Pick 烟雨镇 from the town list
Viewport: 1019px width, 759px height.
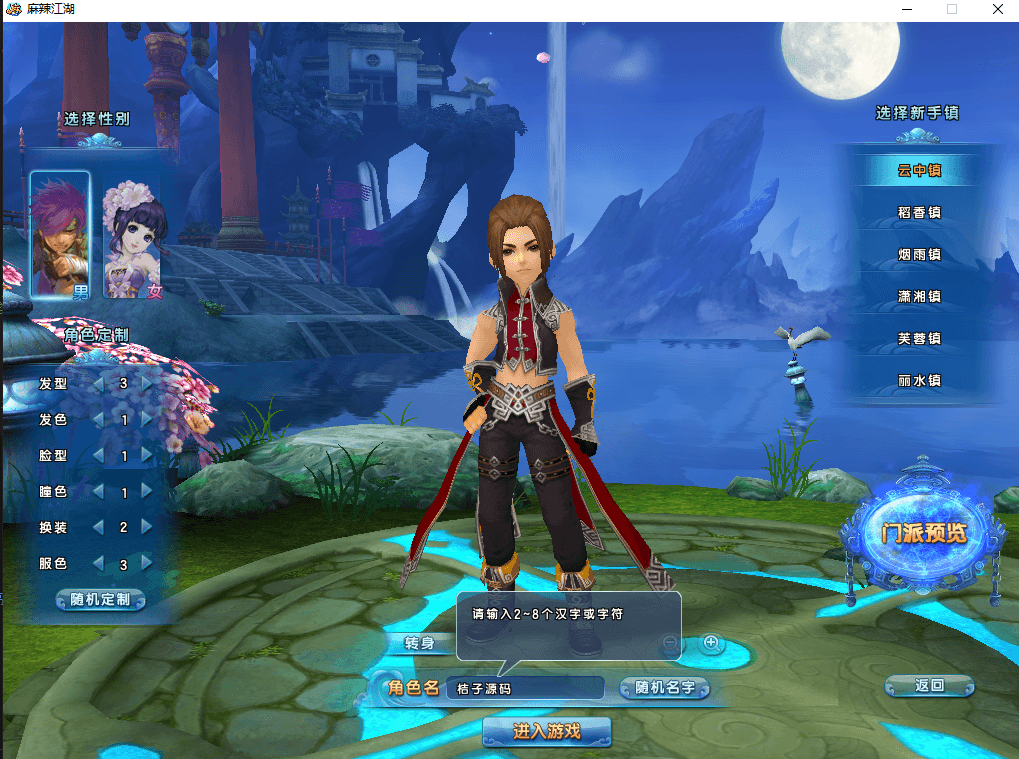919,254
